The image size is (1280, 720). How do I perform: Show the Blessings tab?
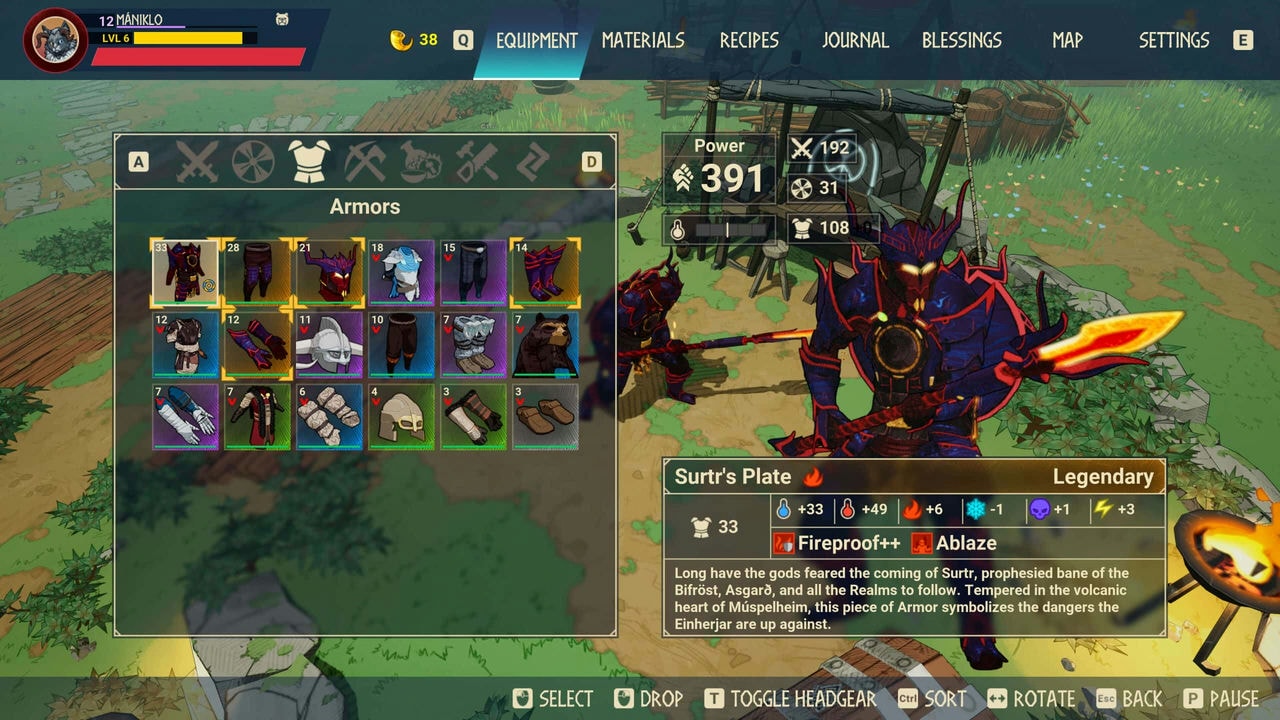(x=961, y=40)
